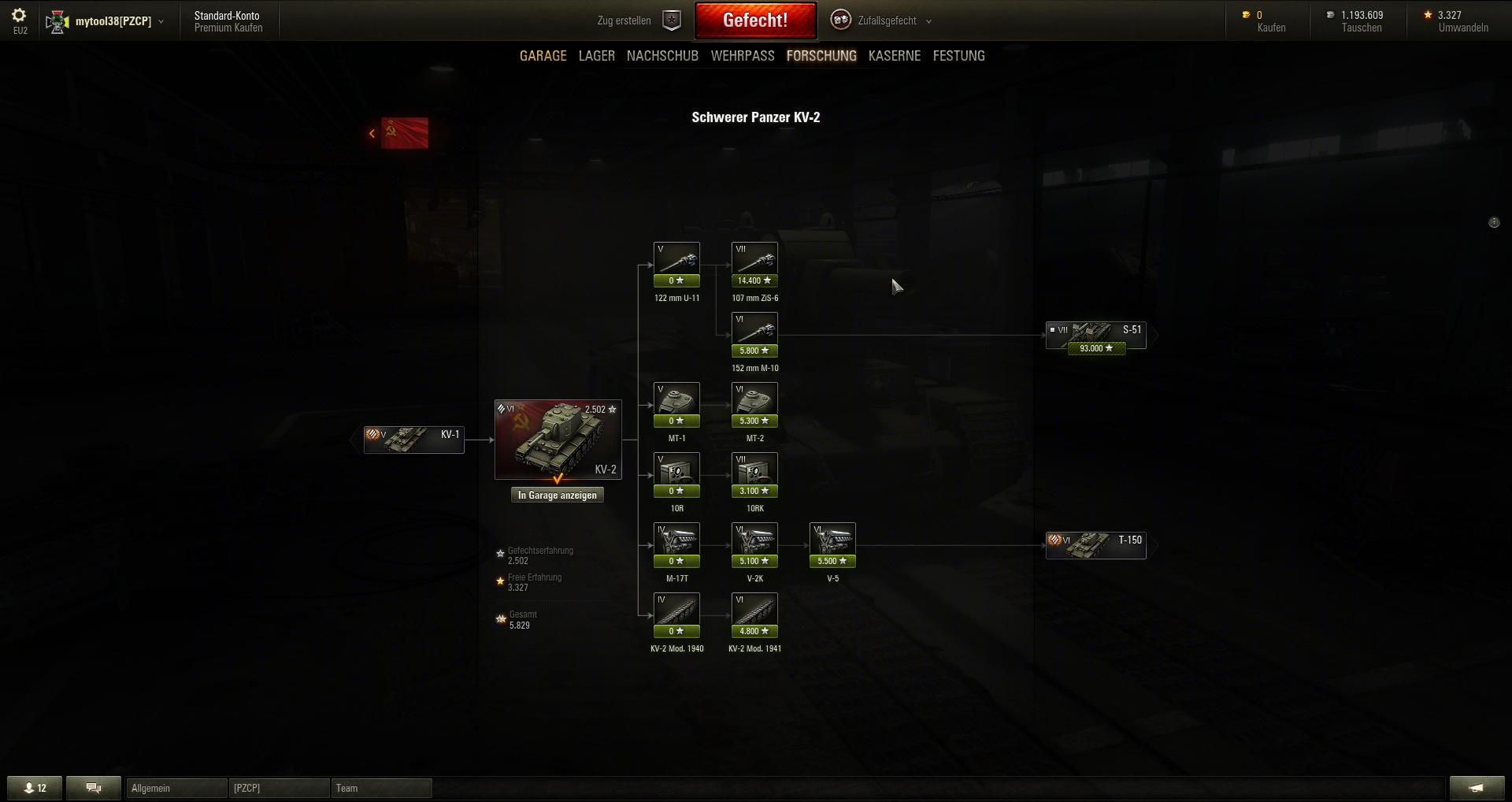Image resolution: width=1512 pixels, height=802 pixels.
Task: Open the Garage tab
Action: 543,56
